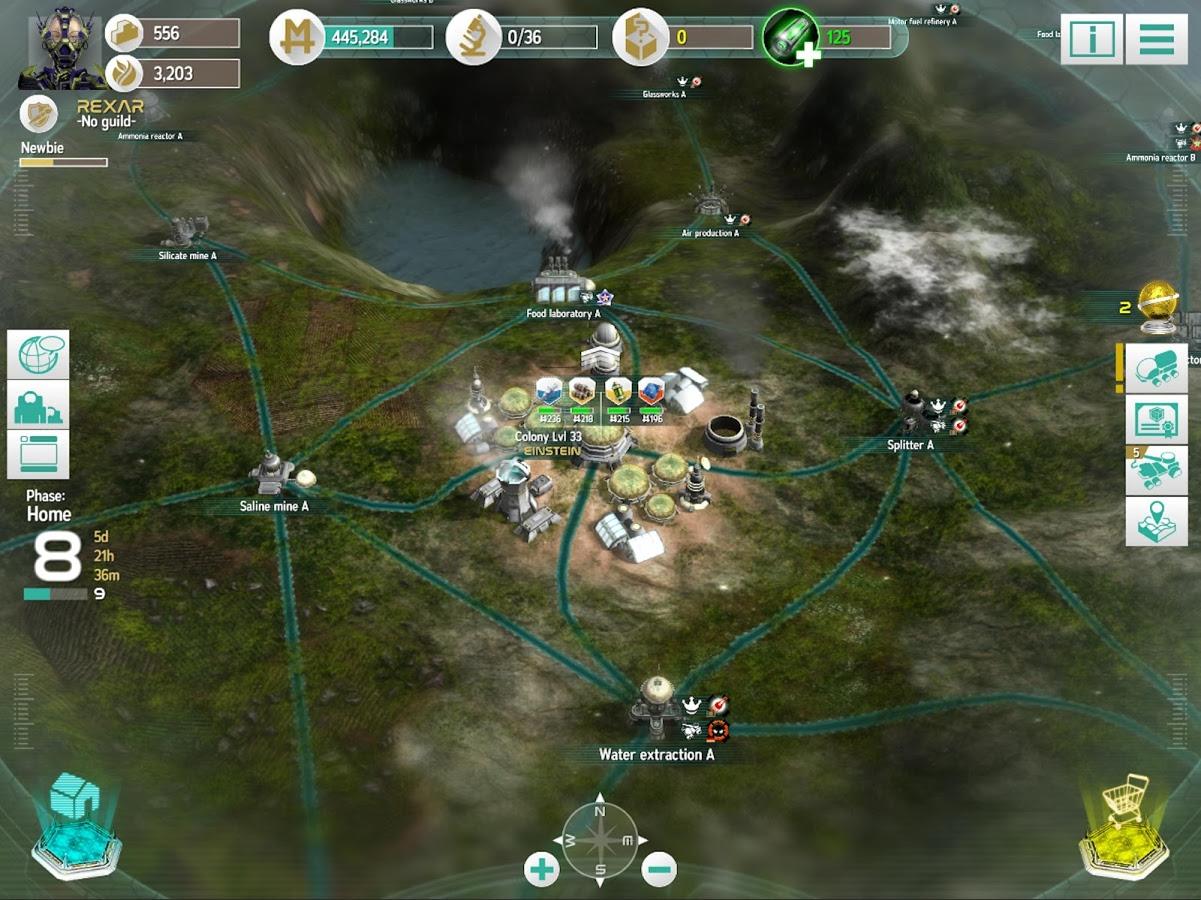Open the globe chat panel
Screen dimensions: 1201x900
(38, 355)
